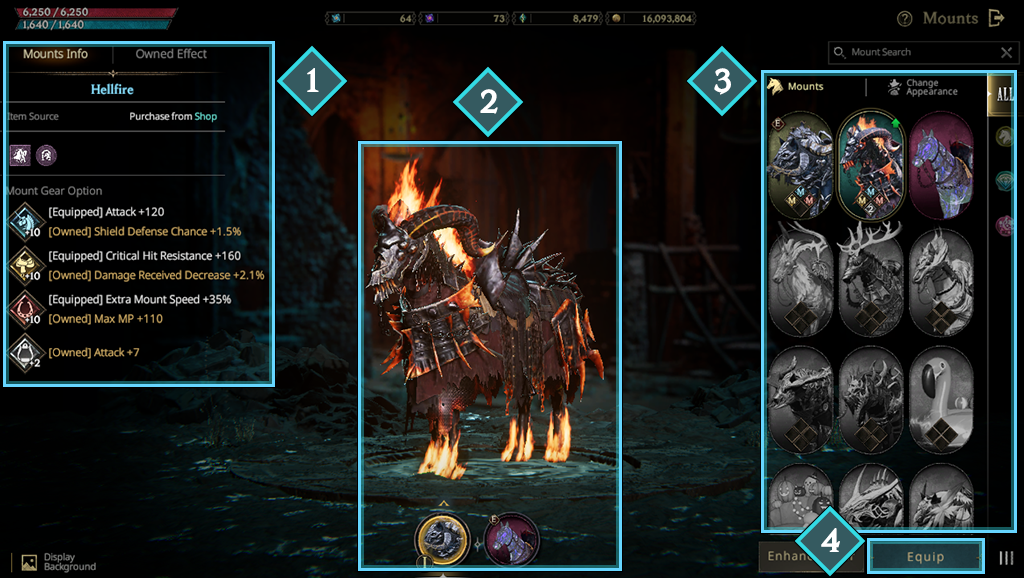
Task: Click the Attack +120 mount gear icon
Action: coord(23,220)
